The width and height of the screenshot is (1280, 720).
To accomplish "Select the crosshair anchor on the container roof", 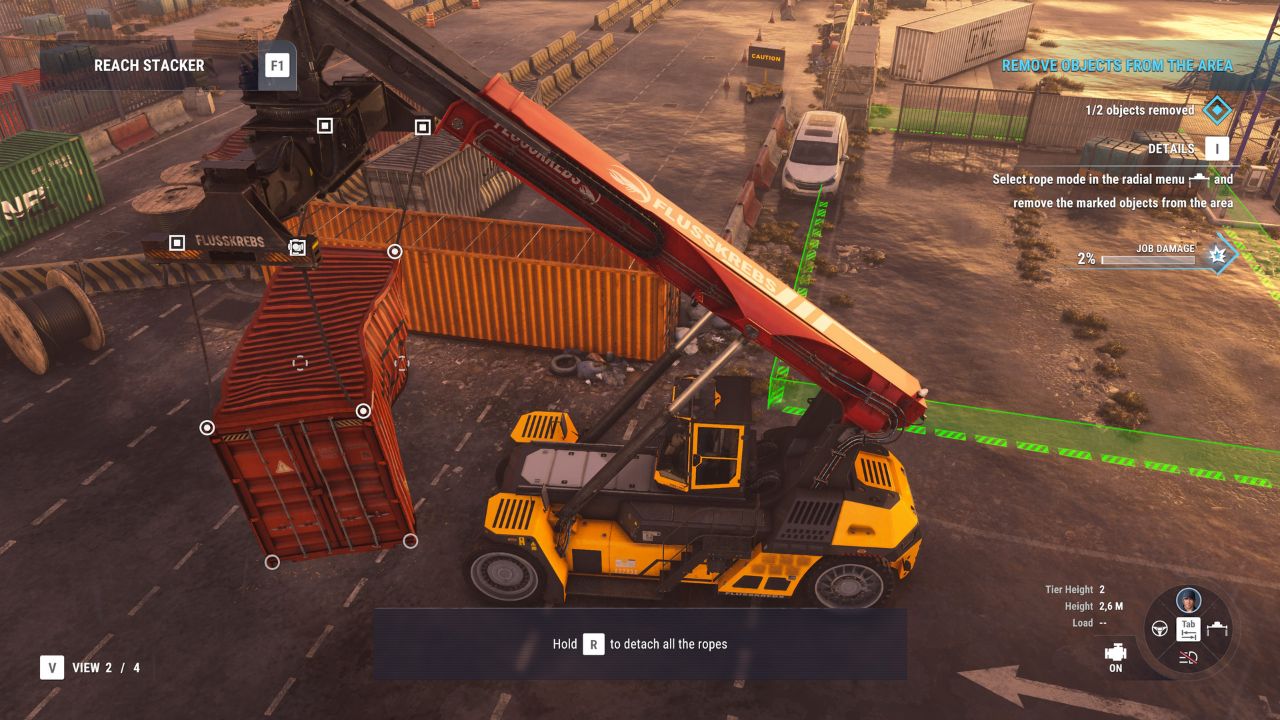I will 300,362.
